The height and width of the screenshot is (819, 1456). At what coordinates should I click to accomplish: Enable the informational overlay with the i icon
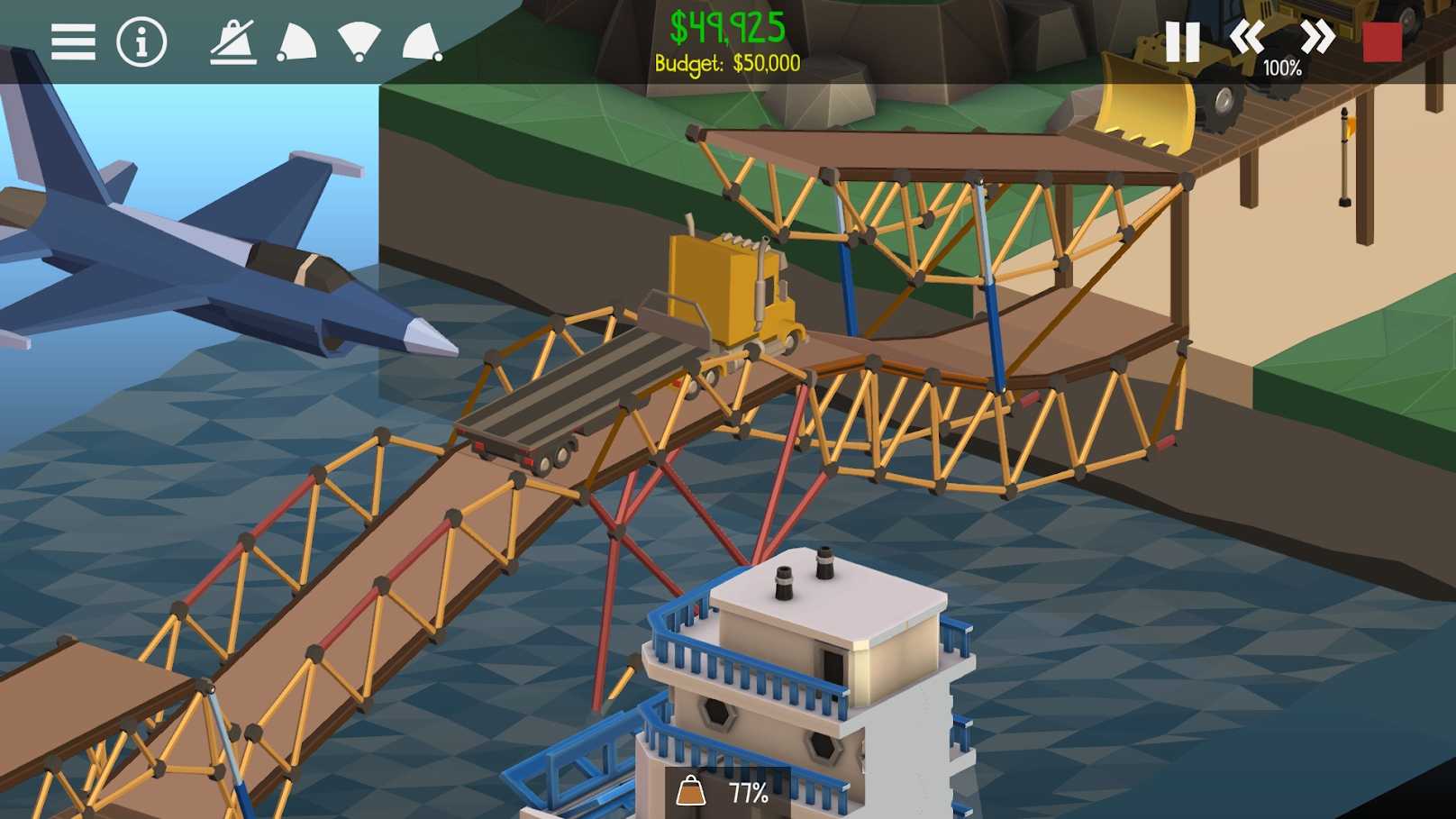[x=140, y=42]
